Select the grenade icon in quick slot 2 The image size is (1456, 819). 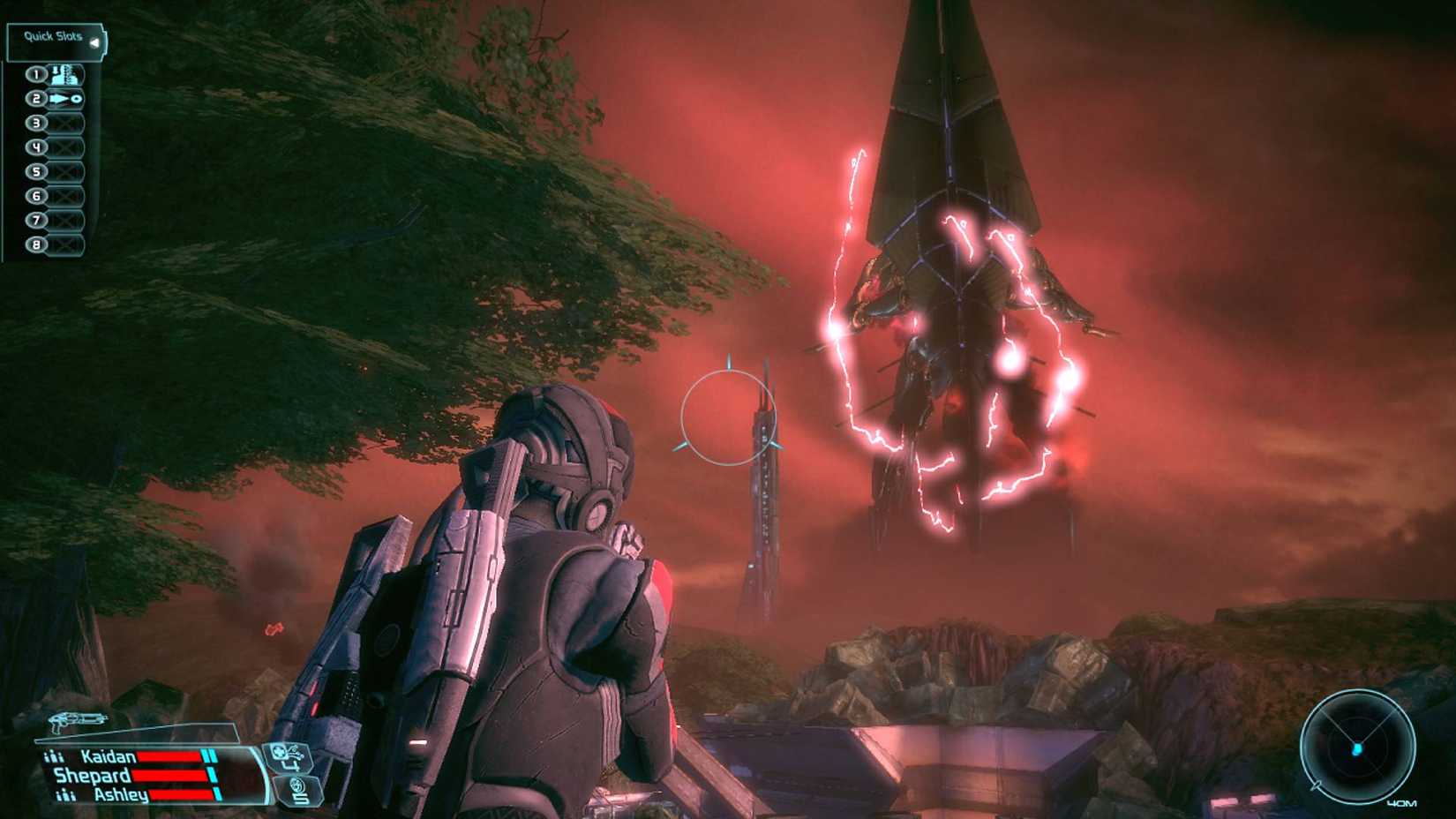tap(65, 100)
